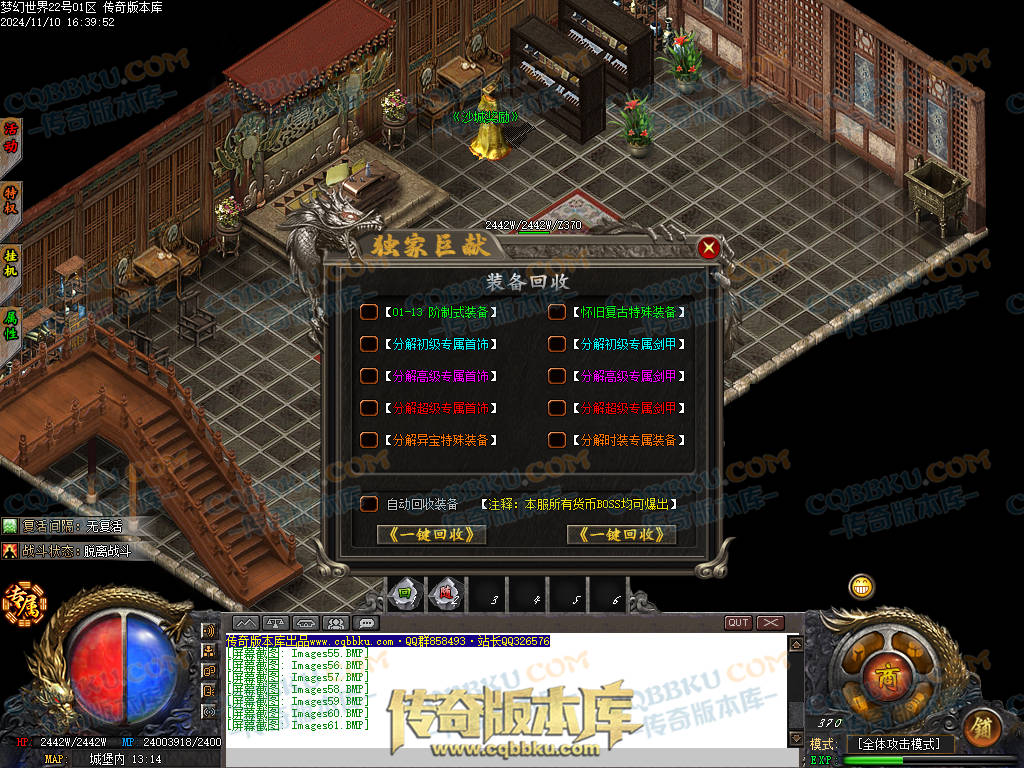Tick the 分解时装专属装备 checkbox
Screen dimensions: 1024x768
point(556,440)
